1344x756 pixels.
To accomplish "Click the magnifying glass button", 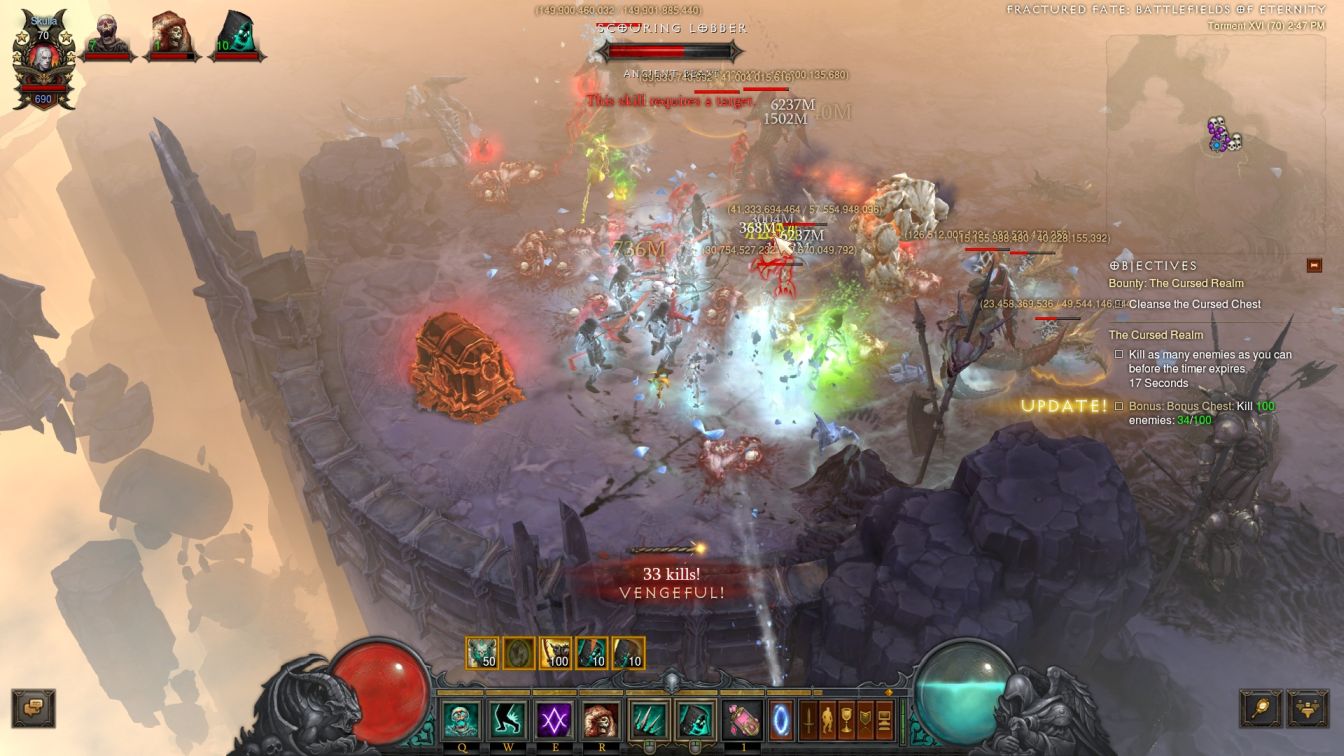I will click(x=1260, y=708).
